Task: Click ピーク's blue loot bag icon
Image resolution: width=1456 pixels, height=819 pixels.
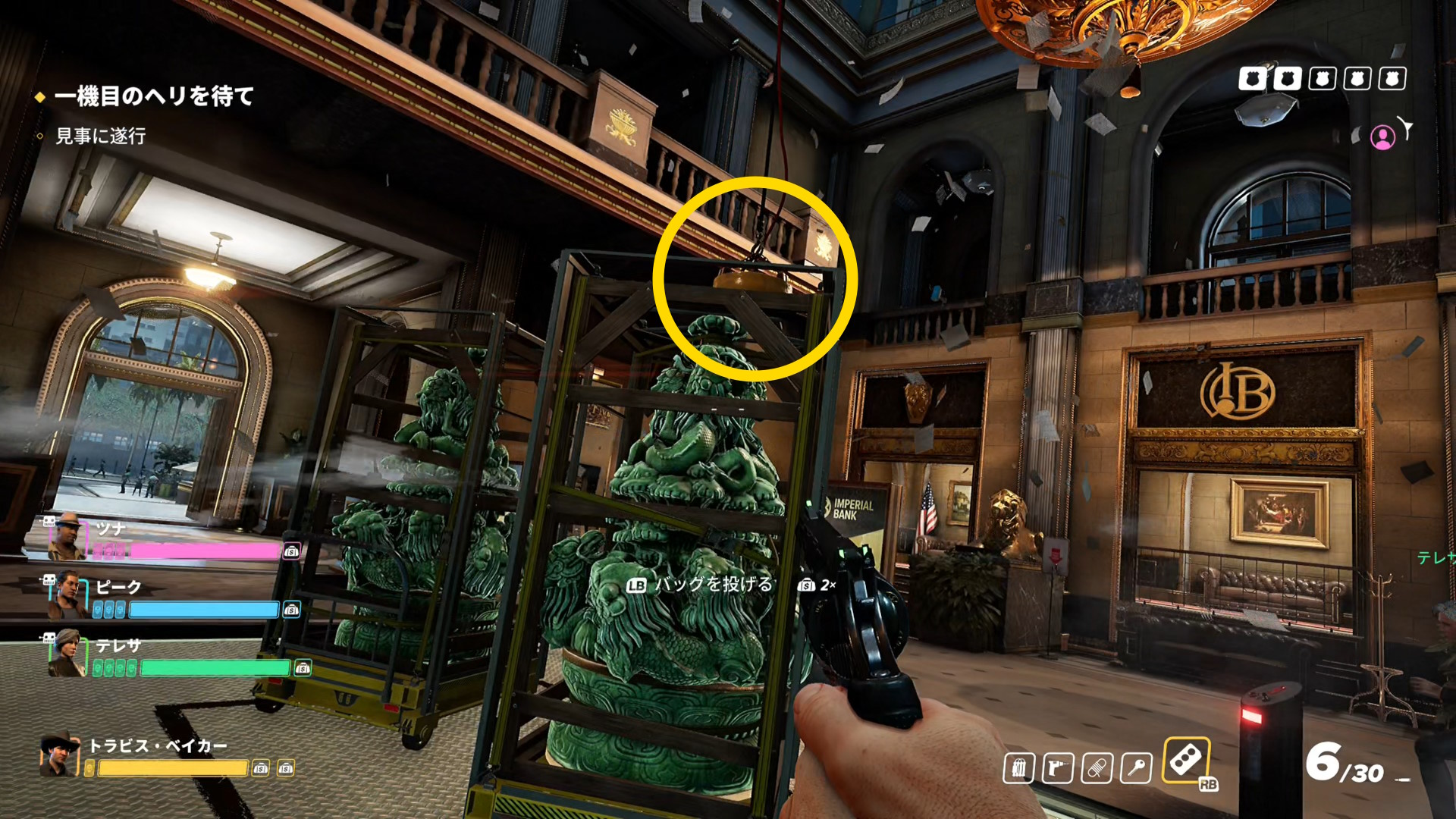Action: [x=291, y=610]
